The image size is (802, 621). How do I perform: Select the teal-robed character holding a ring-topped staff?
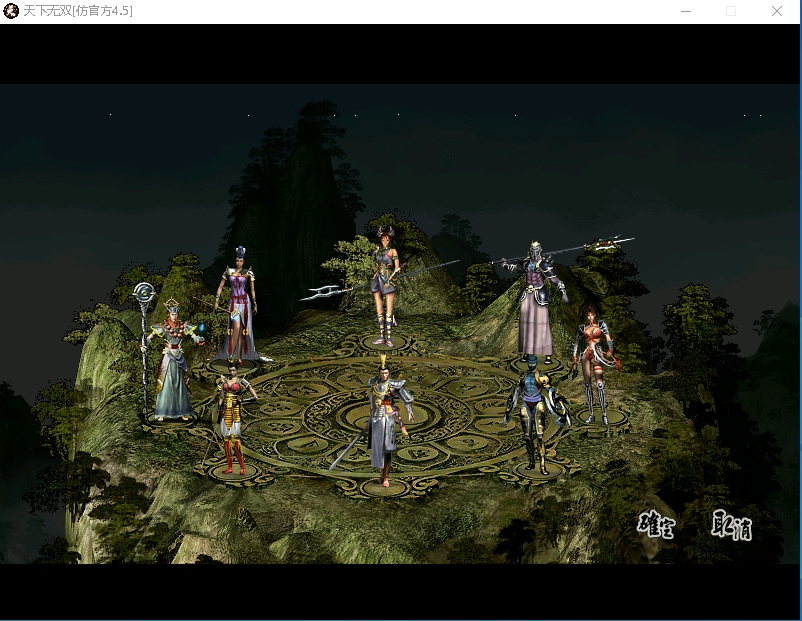pos(173,358)
